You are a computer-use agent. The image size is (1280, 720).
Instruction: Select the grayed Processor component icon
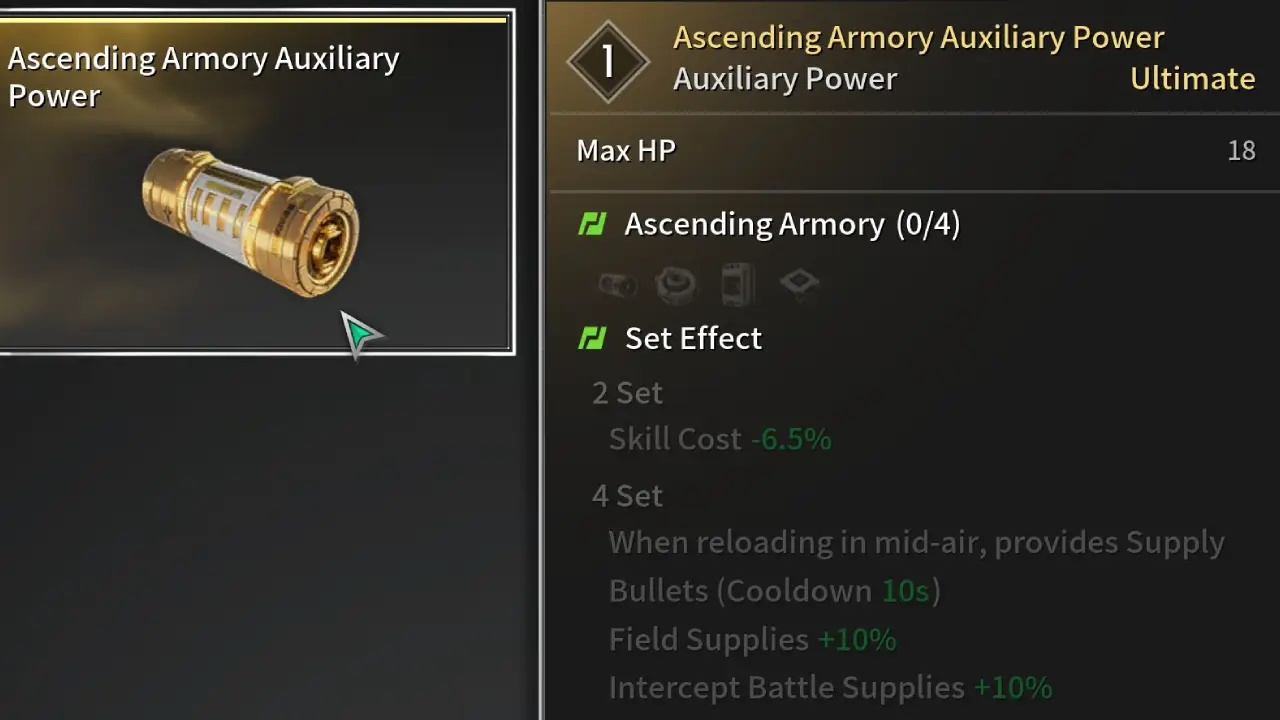799,283
